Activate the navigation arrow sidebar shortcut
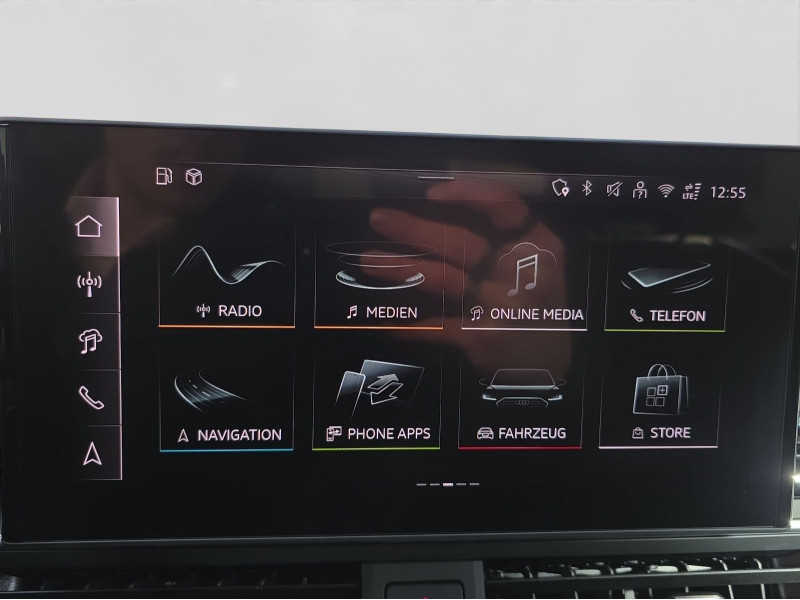Viewport: 800px width, 600px height. pos(93,453)
